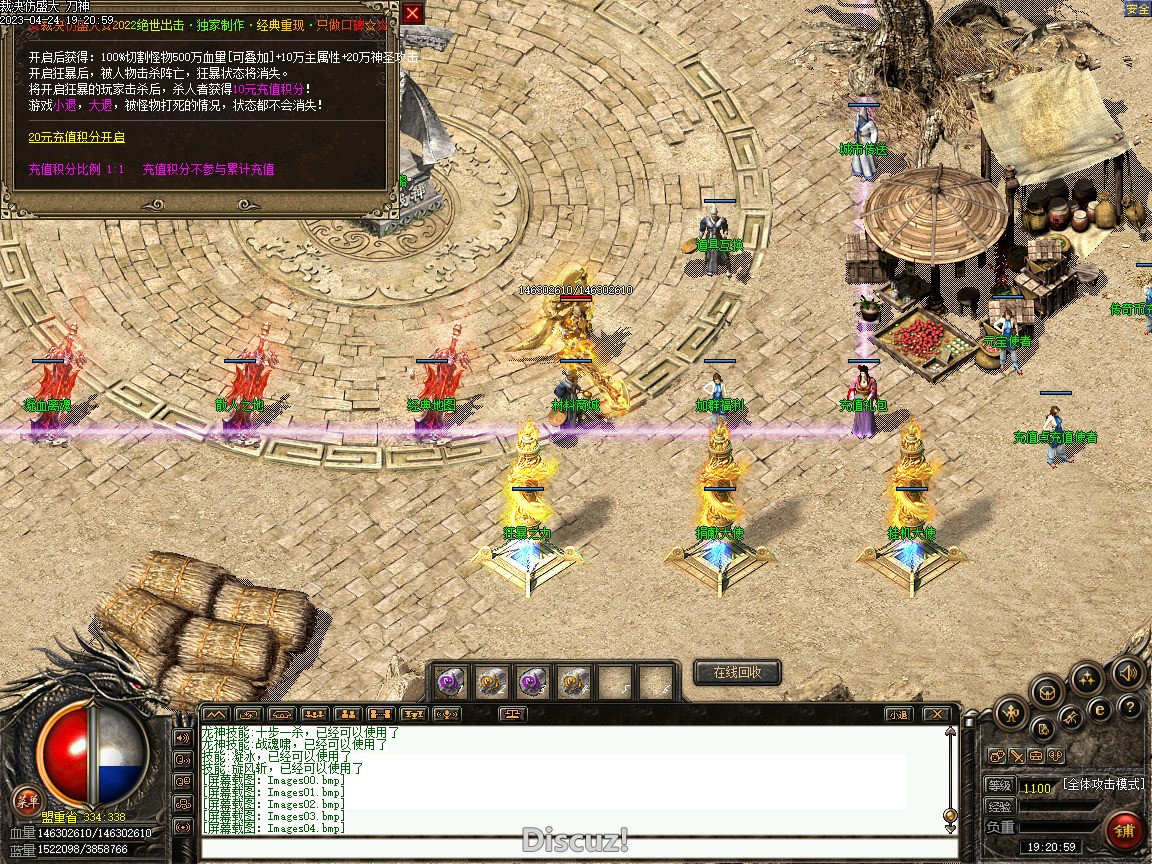Use the first purple scroll hotbar slot

coord(450,682)
